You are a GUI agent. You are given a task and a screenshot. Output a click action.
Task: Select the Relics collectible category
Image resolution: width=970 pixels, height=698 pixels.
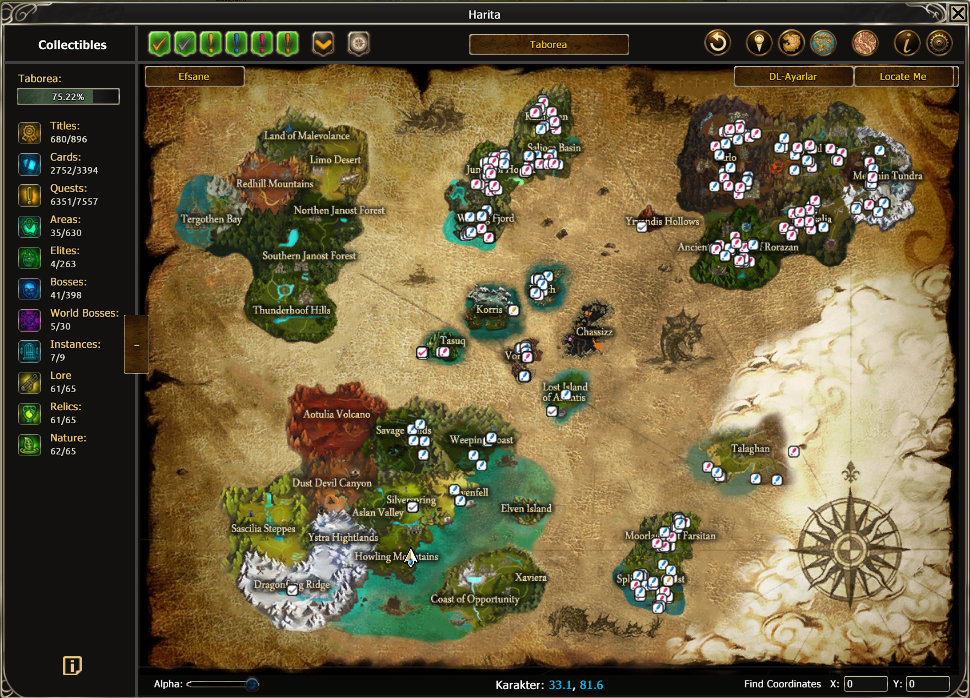coord(30,413)
